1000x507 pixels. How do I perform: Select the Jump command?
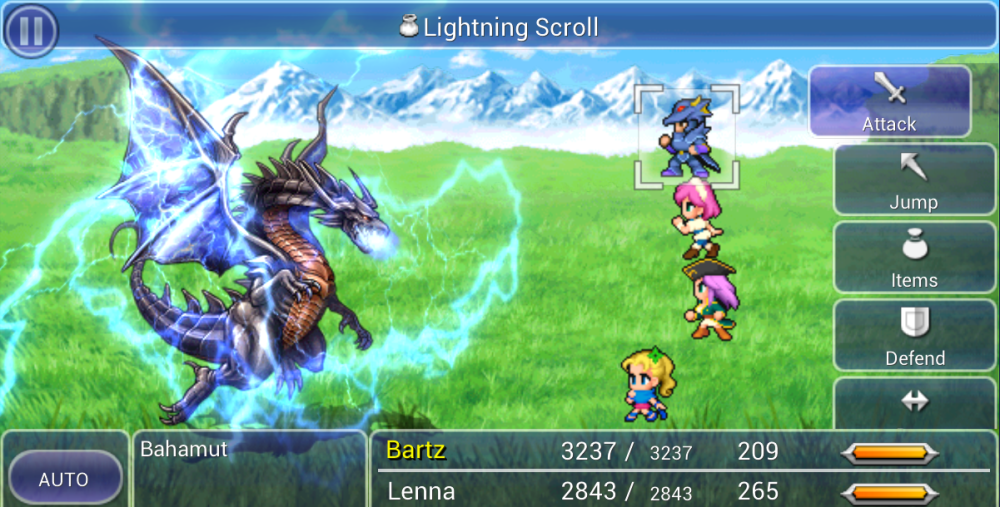point(913,180)
